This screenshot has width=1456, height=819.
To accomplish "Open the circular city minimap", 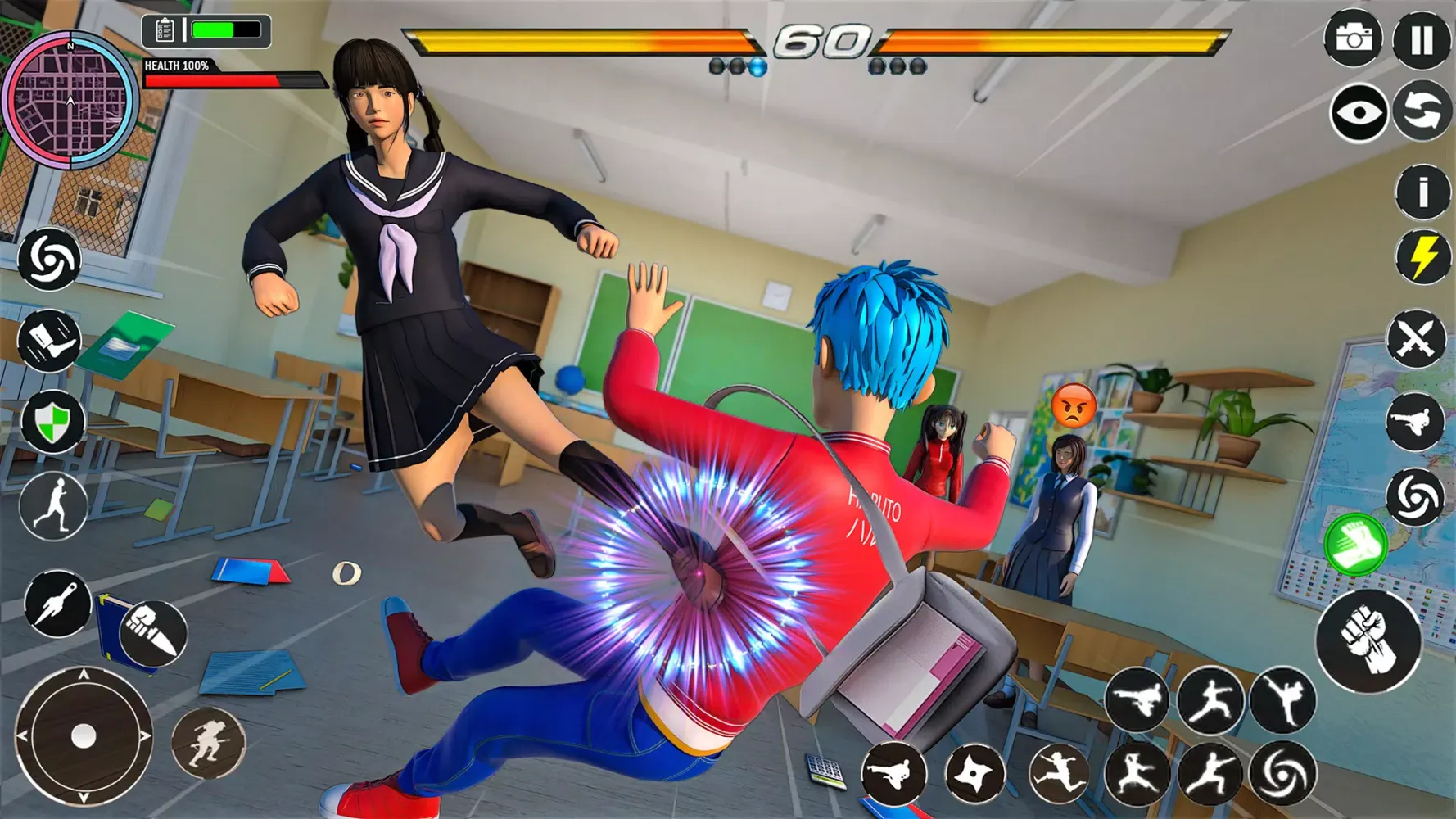I will click(x=70, y=100).
